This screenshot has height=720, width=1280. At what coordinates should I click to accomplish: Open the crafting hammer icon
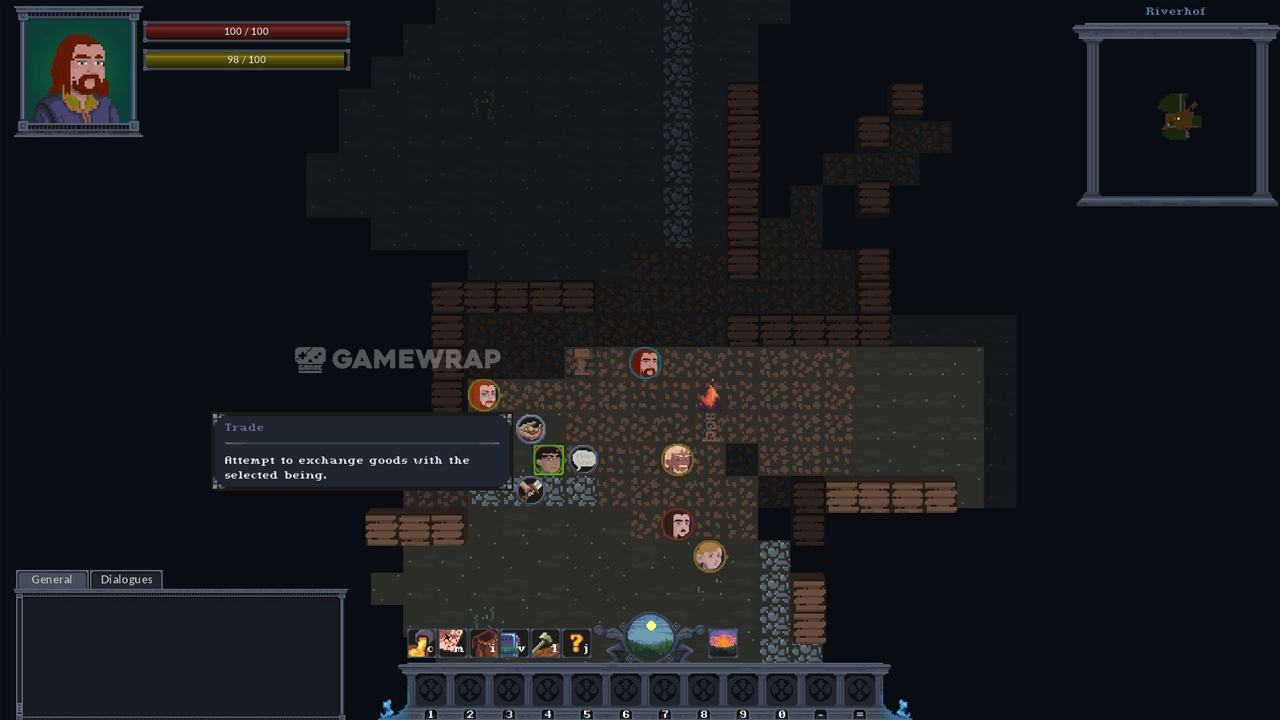coord(545,643)
